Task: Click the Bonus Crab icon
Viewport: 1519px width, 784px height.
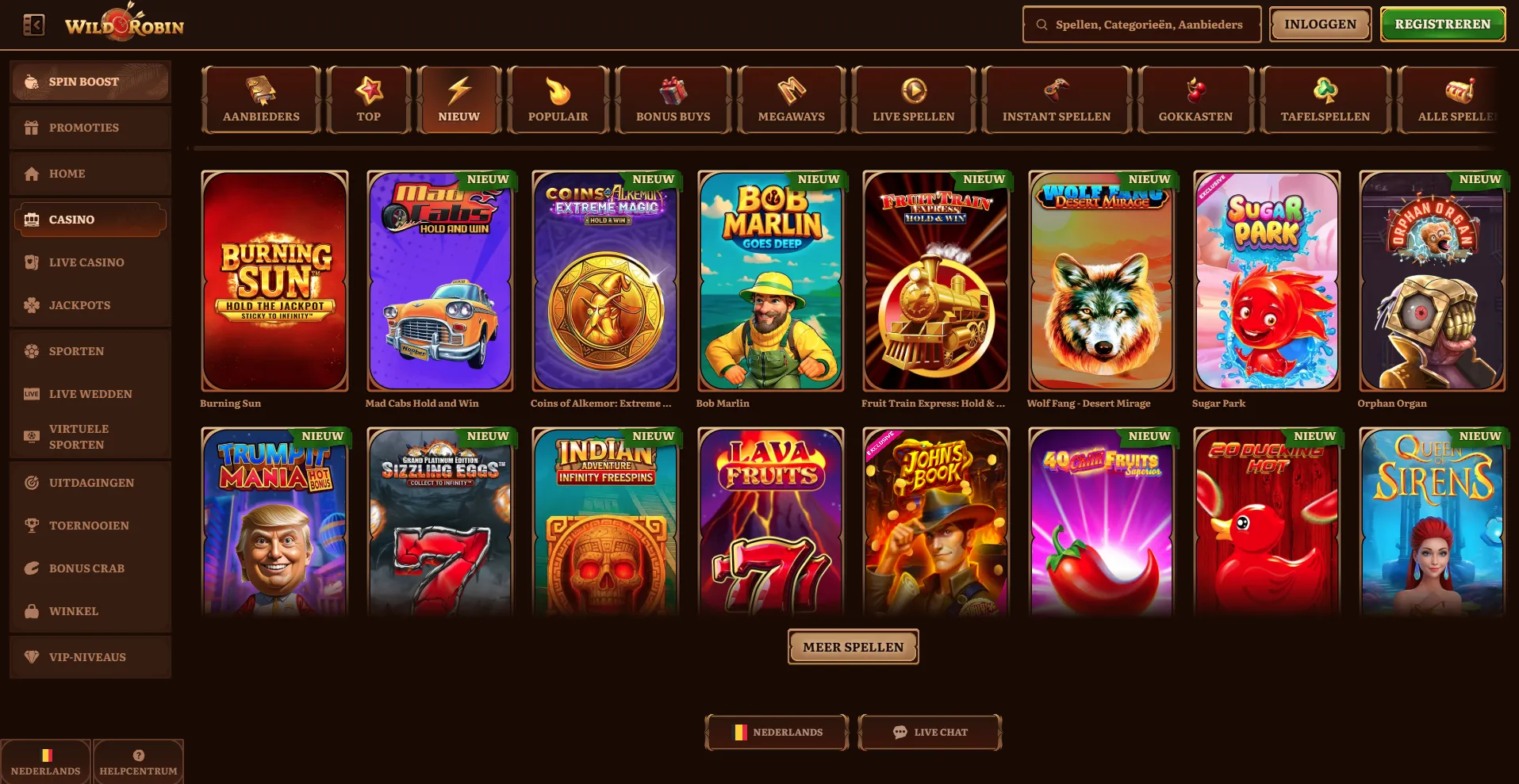Action: click(x=32, y=568)
